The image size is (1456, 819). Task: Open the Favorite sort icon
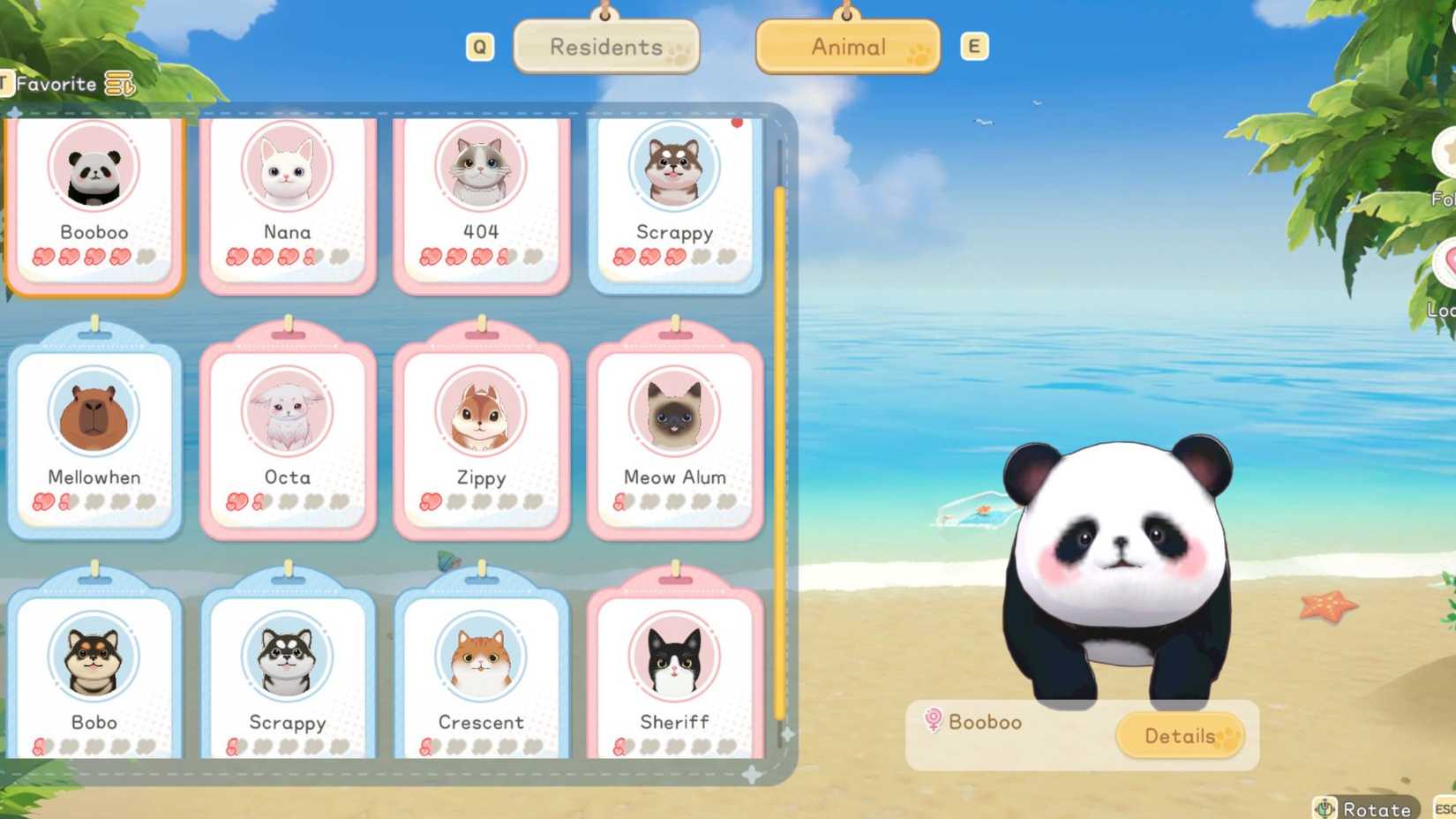click(119, 84)
